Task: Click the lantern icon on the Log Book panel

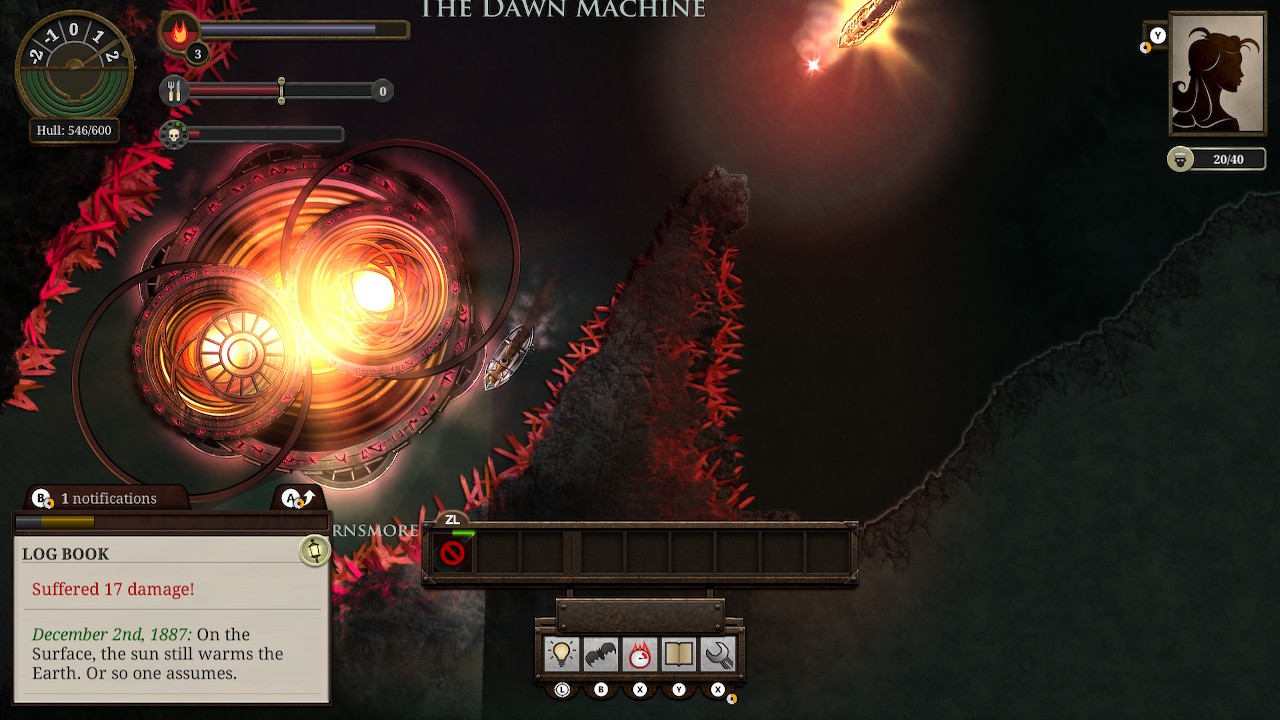Action: (x=313, y=551)
